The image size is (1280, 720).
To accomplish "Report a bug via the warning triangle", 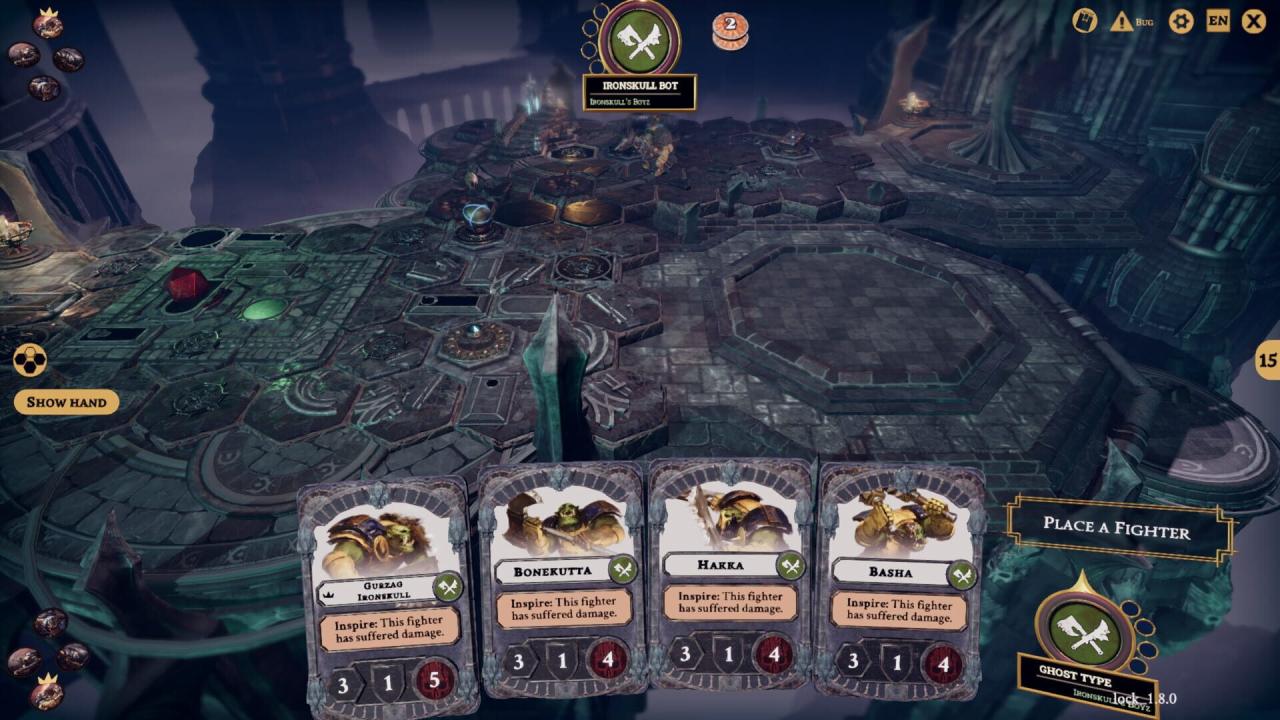I will pos(1122,21).
